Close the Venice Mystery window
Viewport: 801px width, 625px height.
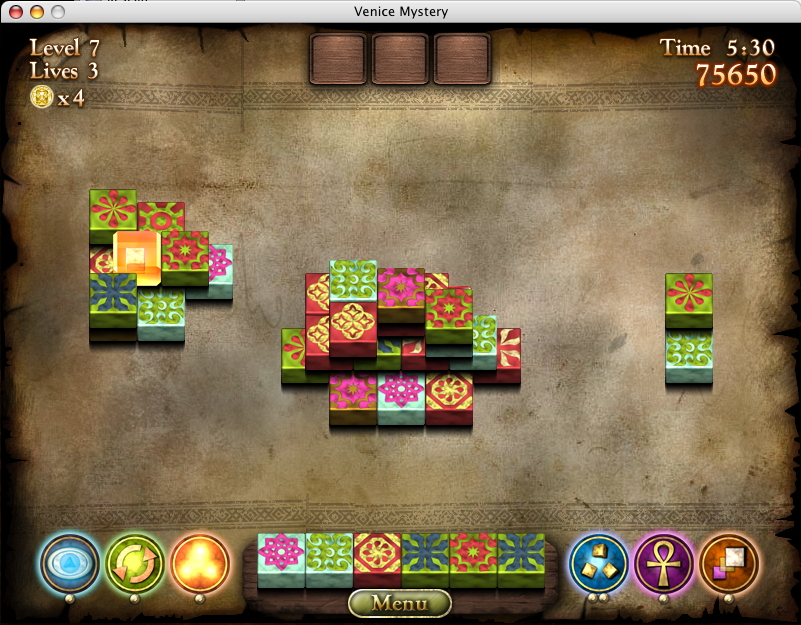pos(17,12)
